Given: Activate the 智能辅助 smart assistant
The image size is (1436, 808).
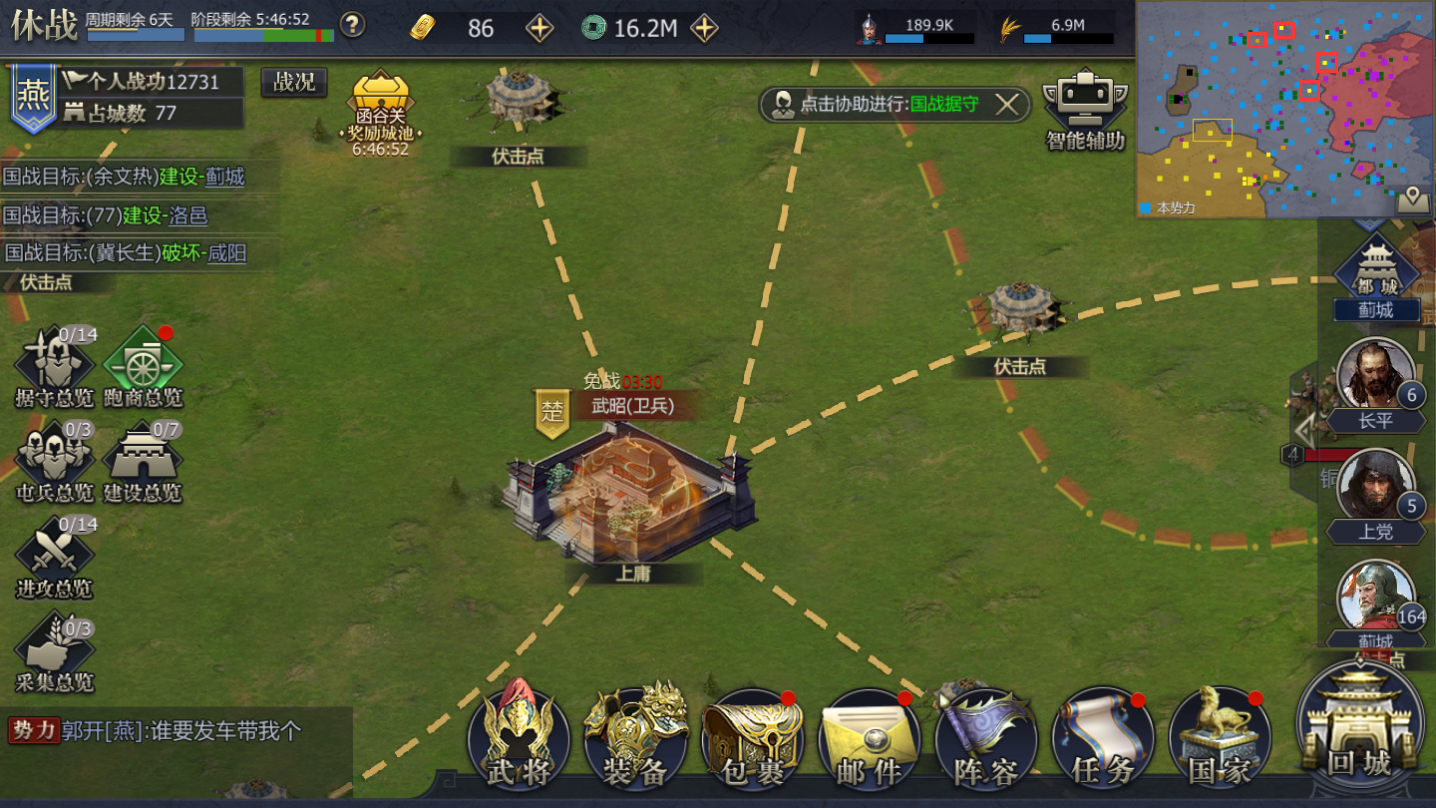Looking at the screenshot, I should click(x=1085, y=110).
